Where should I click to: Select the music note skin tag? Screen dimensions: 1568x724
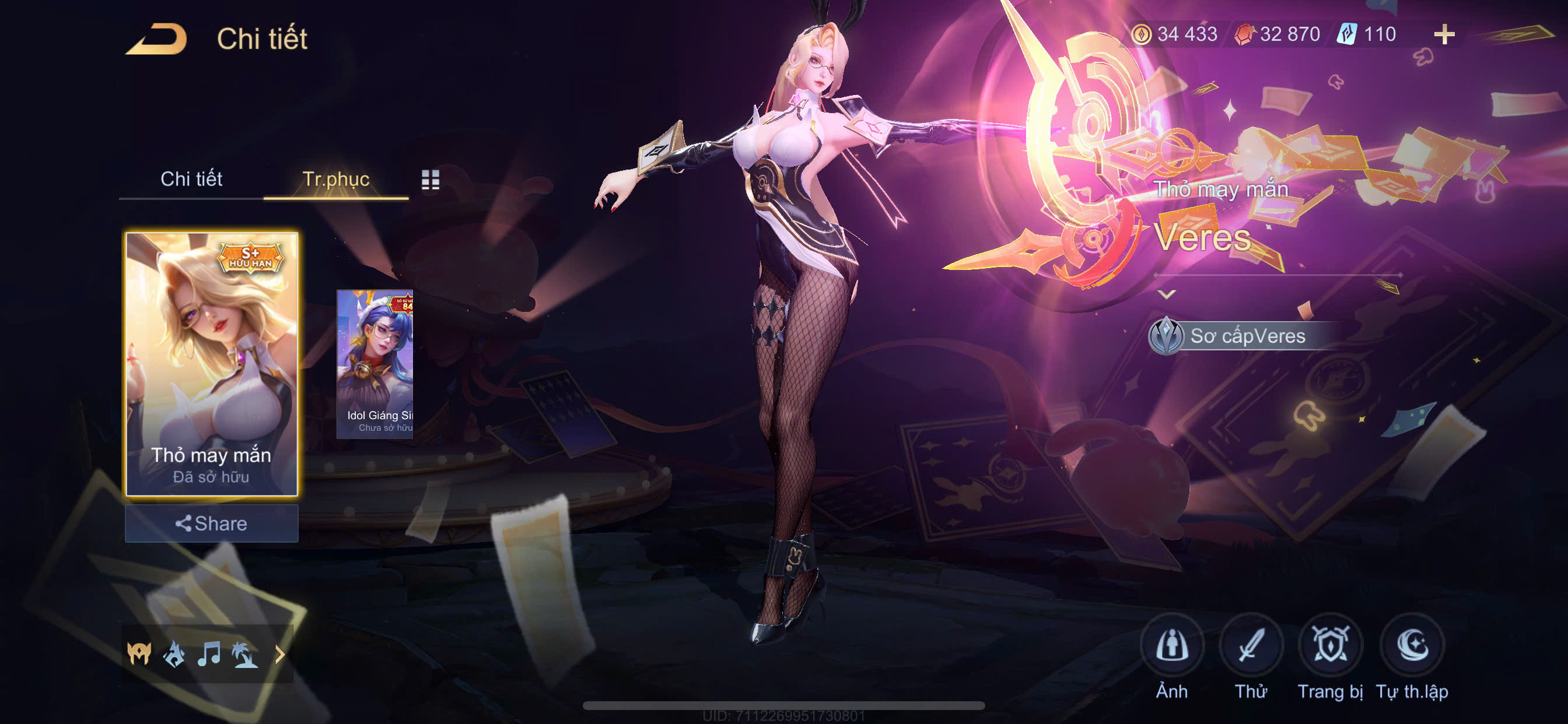[209, 655]
